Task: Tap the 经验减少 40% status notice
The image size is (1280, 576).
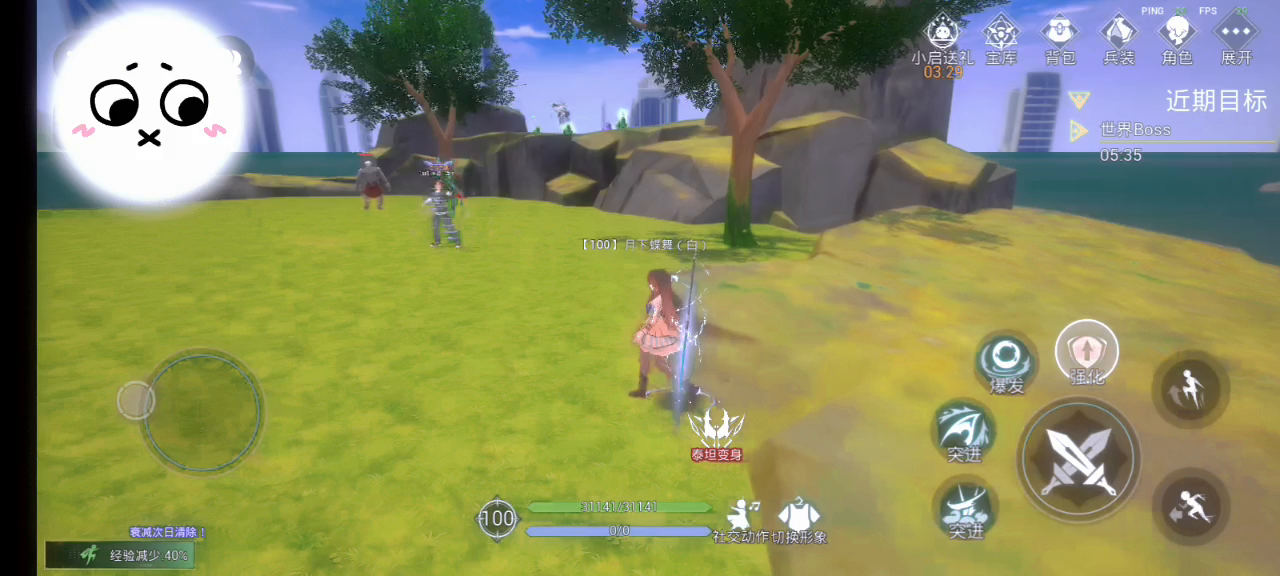Action: tap(120, 555)
